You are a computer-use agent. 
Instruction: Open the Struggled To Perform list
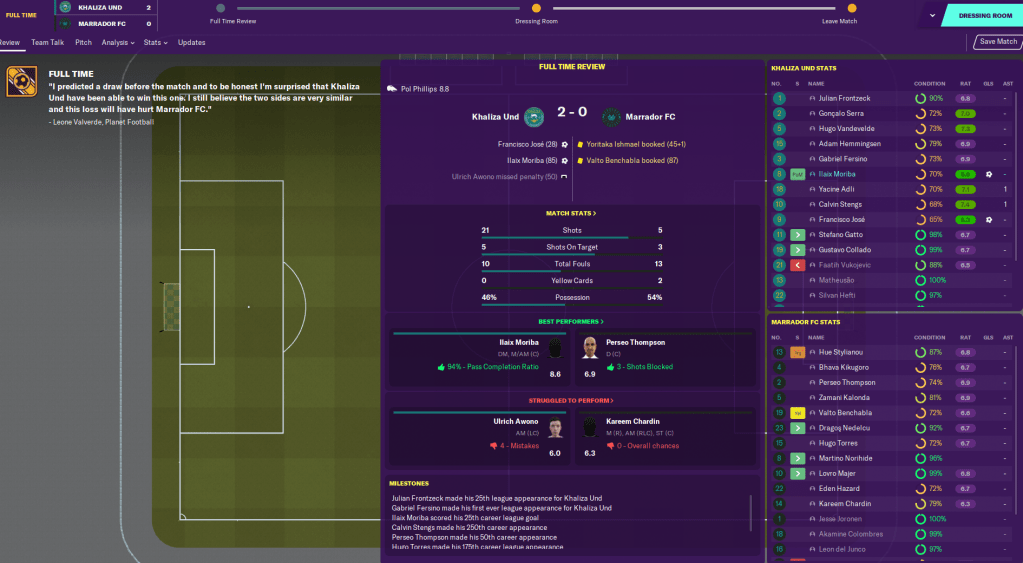click(x=571, y=401)
